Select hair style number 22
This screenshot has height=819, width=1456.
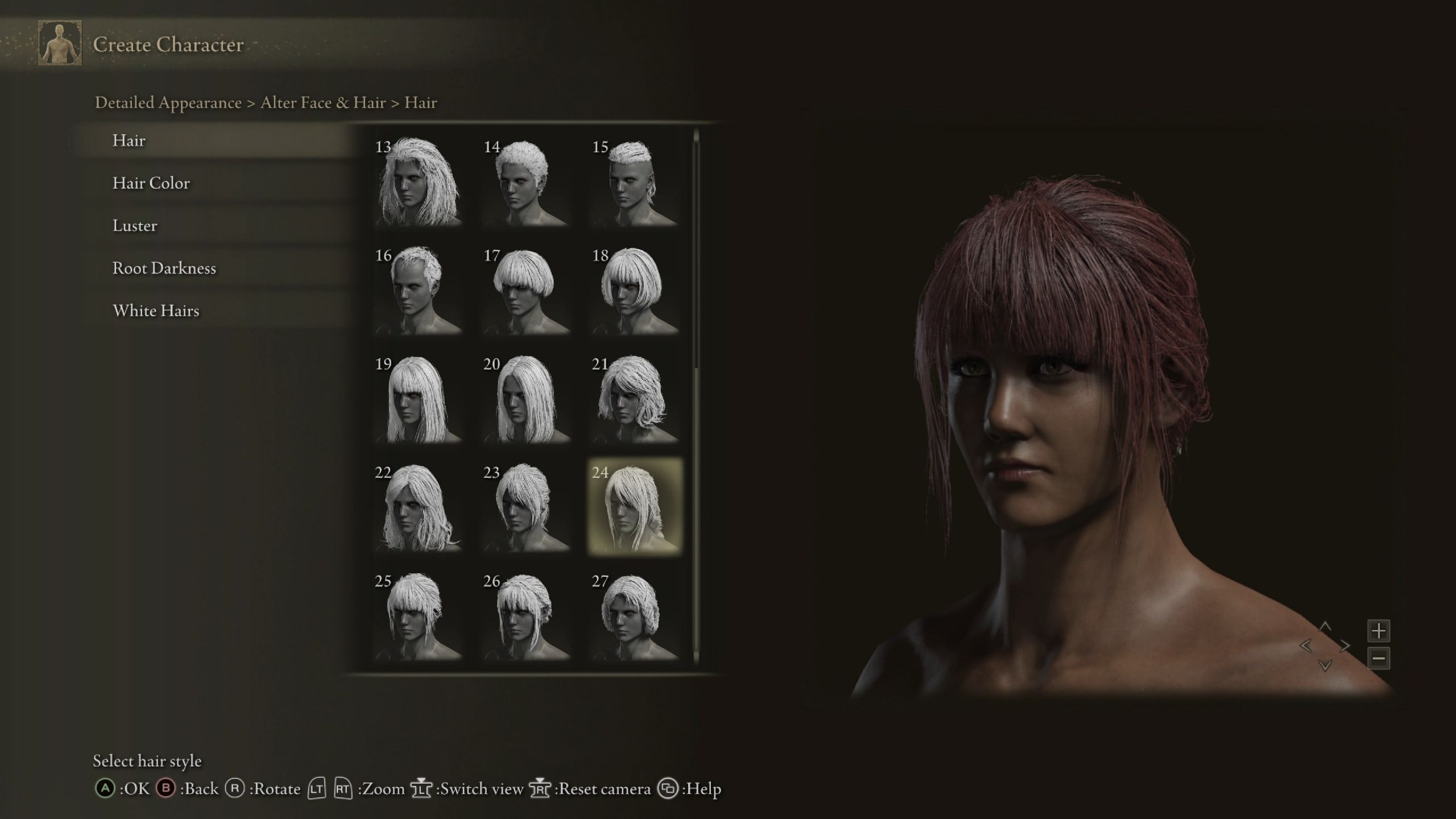click(x=417, y=507)
